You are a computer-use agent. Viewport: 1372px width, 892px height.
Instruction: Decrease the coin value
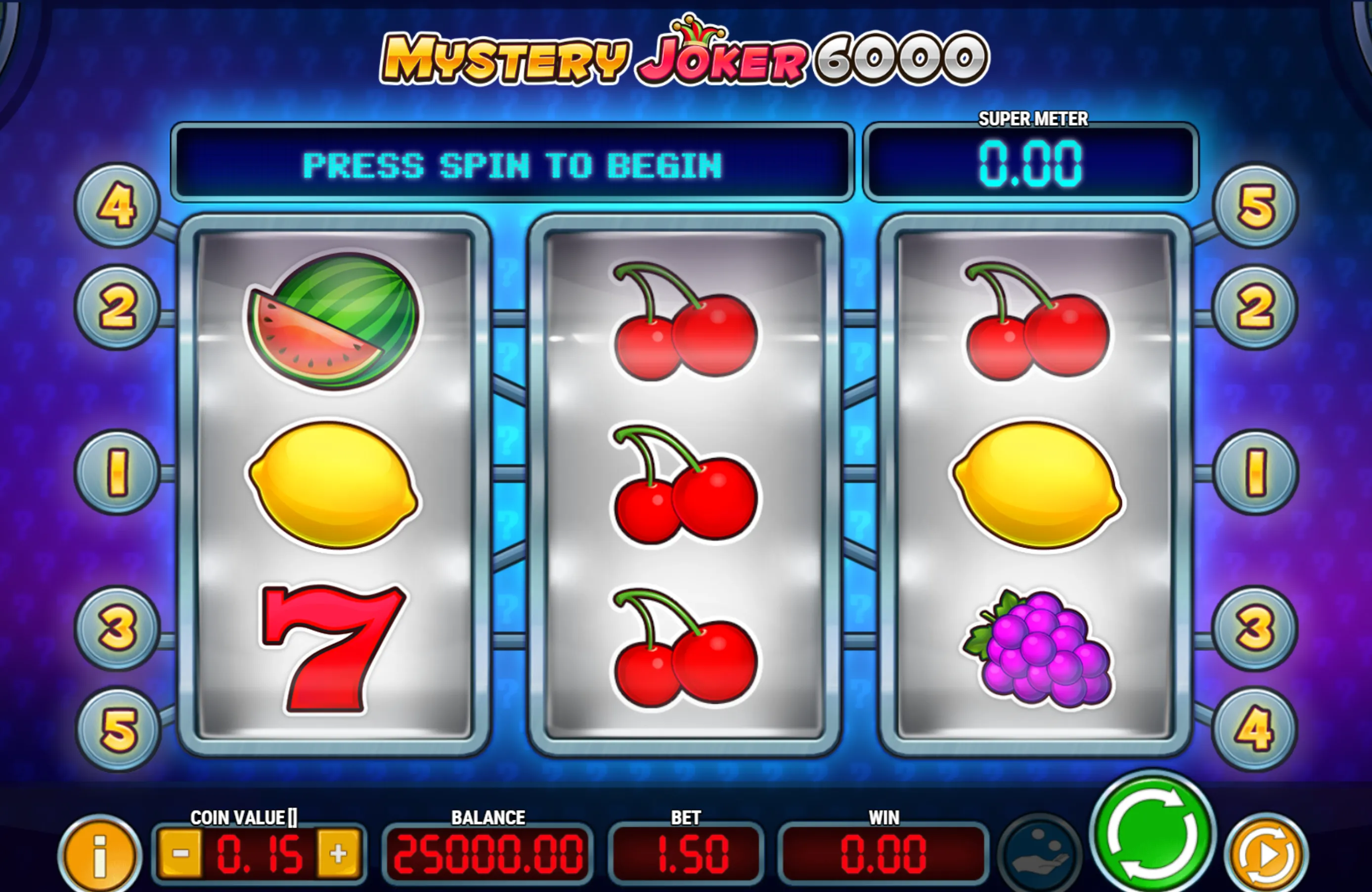180,853
